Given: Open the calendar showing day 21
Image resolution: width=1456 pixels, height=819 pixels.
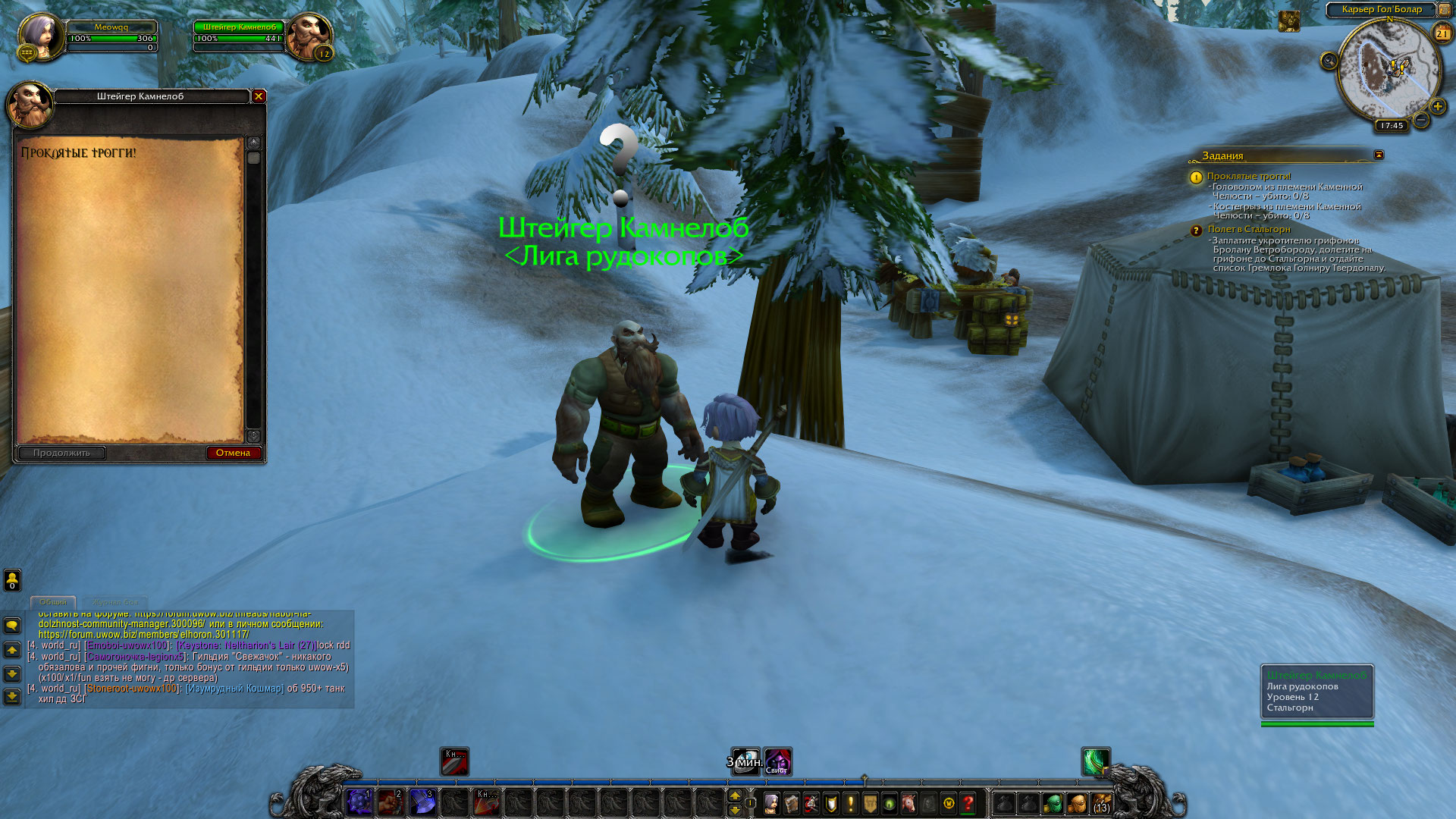Looking at the screenshot, I should (1442, 33).
